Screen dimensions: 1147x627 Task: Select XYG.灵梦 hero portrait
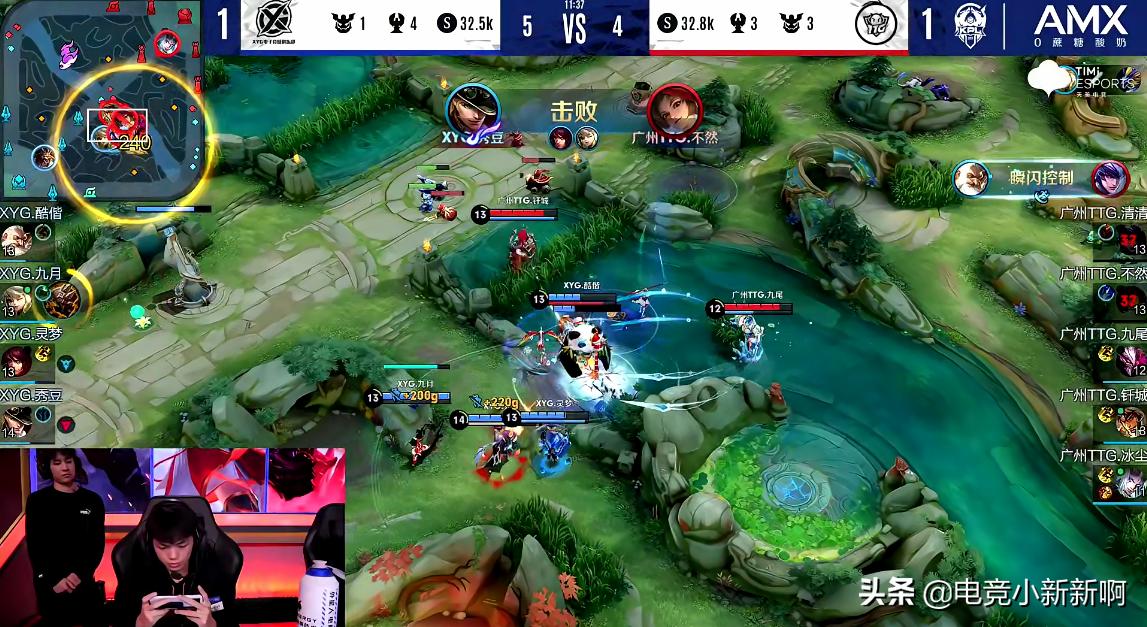[14, 360]
